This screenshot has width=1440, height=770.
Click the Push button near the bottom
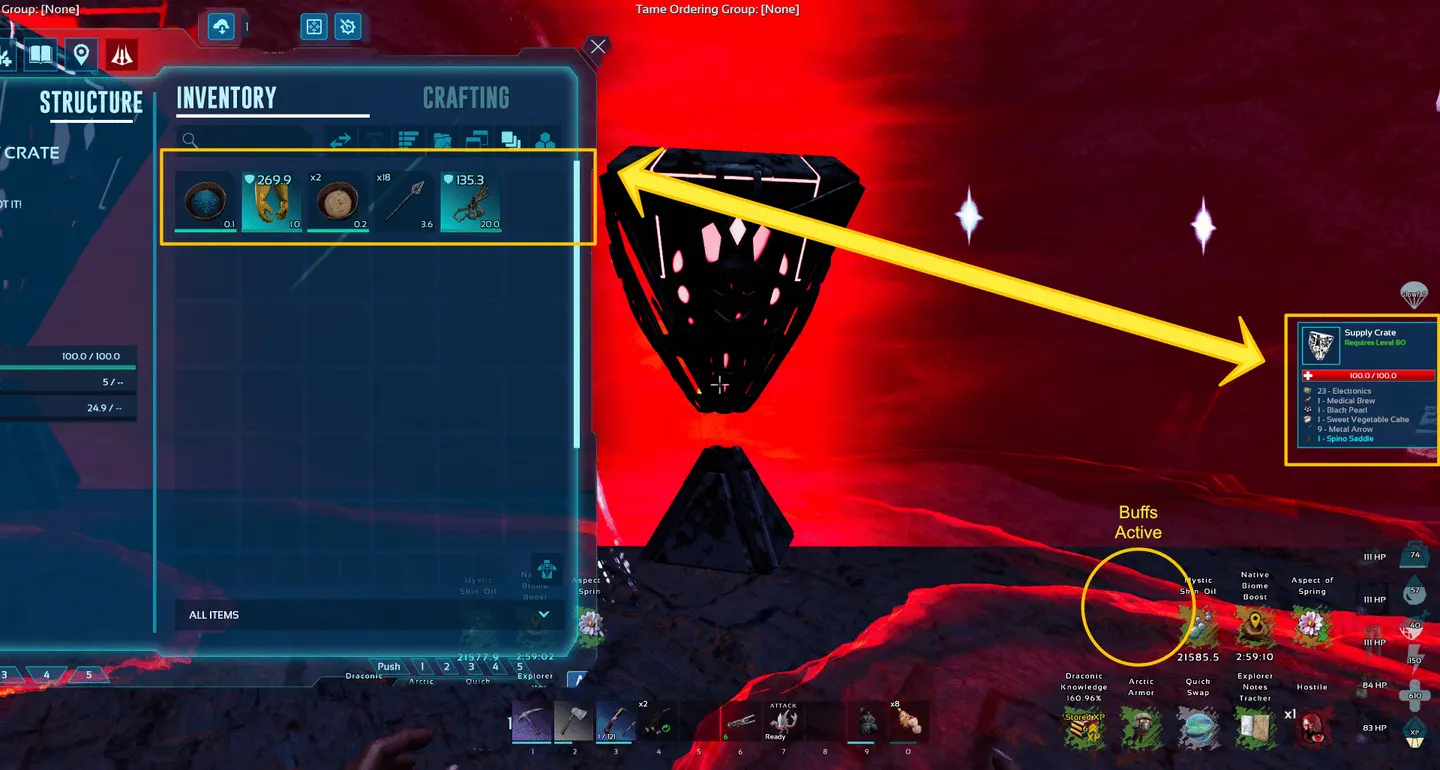388,666
